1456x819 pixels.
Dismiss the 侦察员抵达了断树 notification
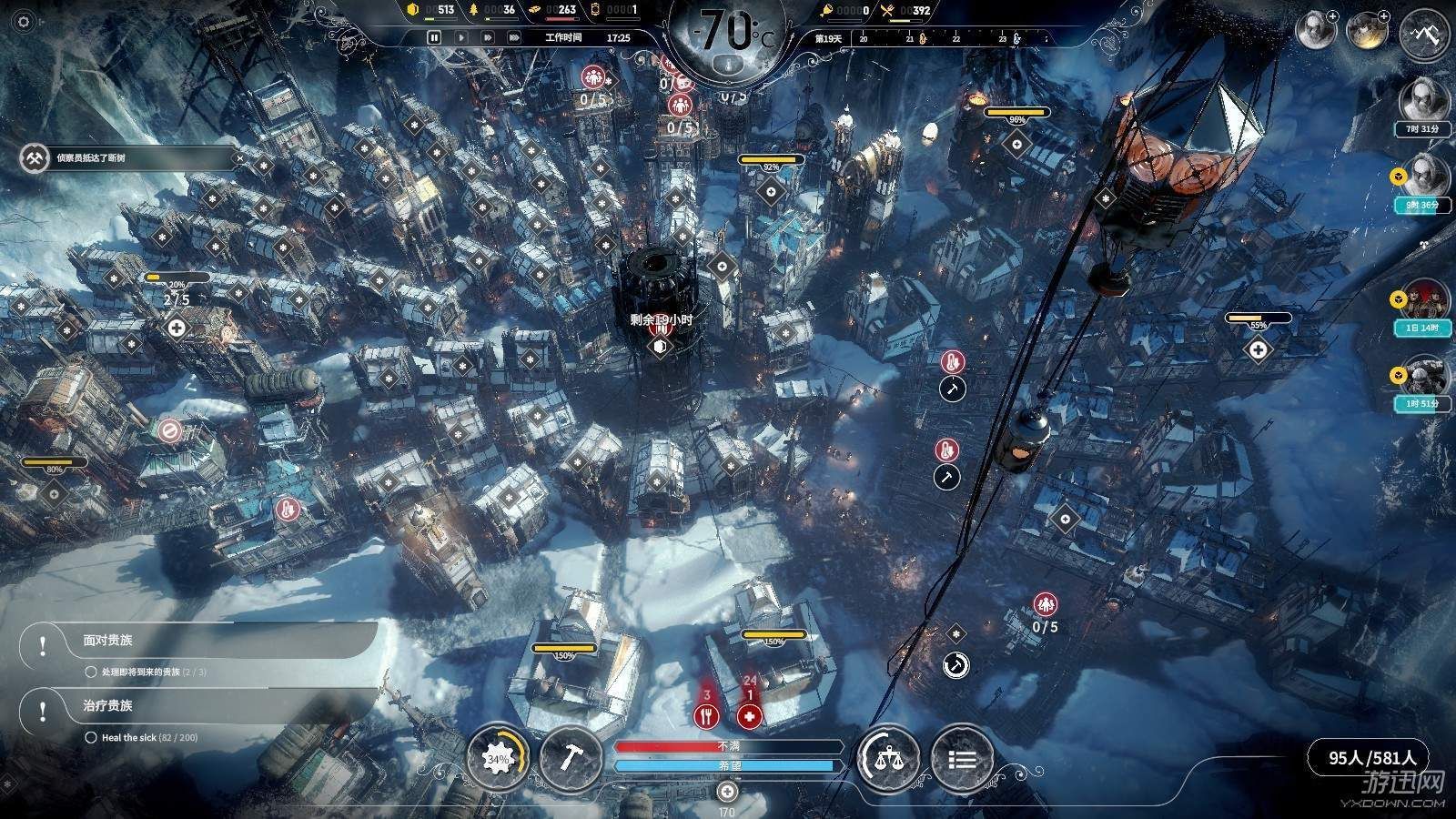pos(240,158)
